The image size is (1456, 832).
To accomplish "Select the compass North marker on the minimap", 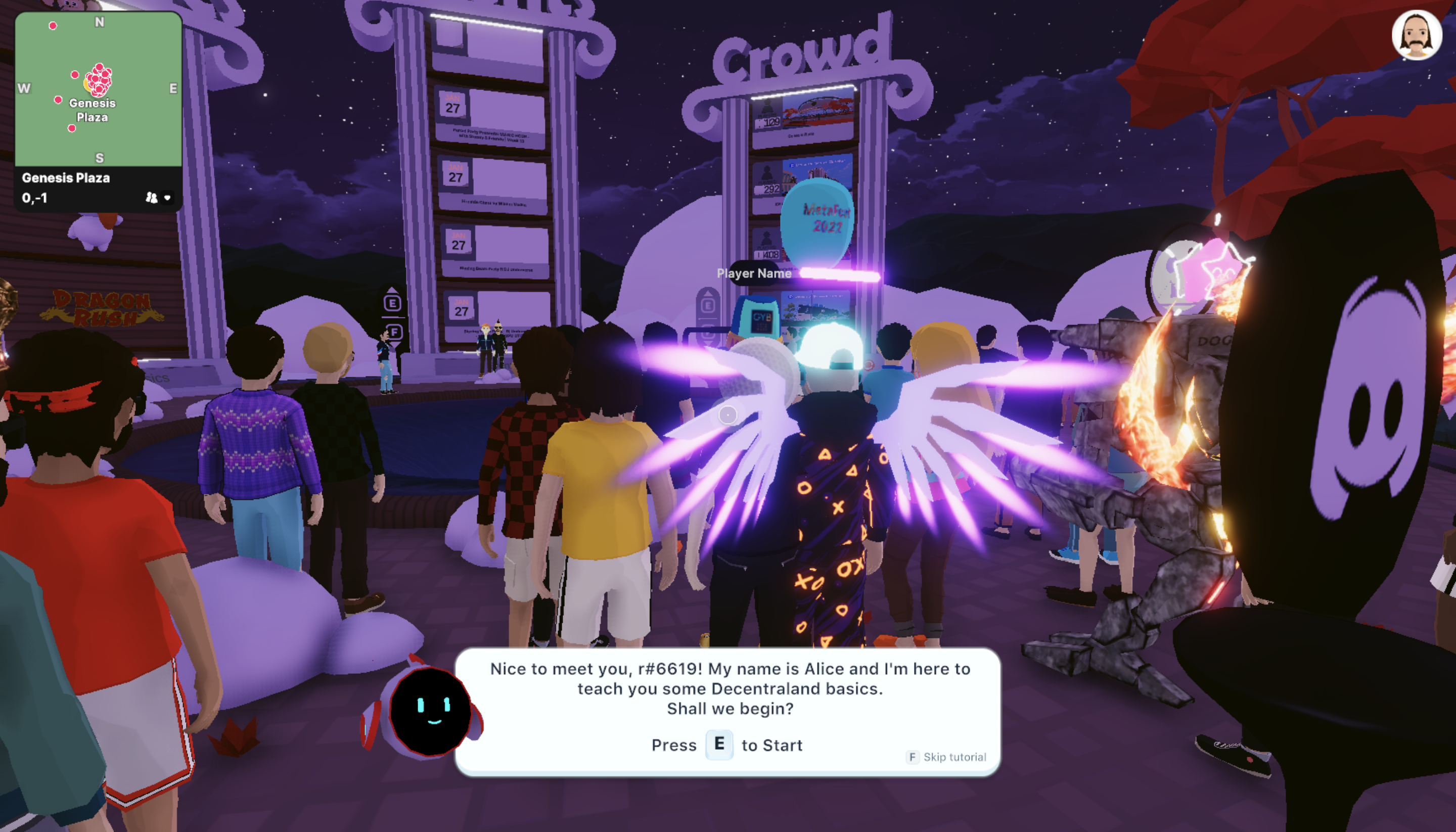I will [x=100, y=21].
